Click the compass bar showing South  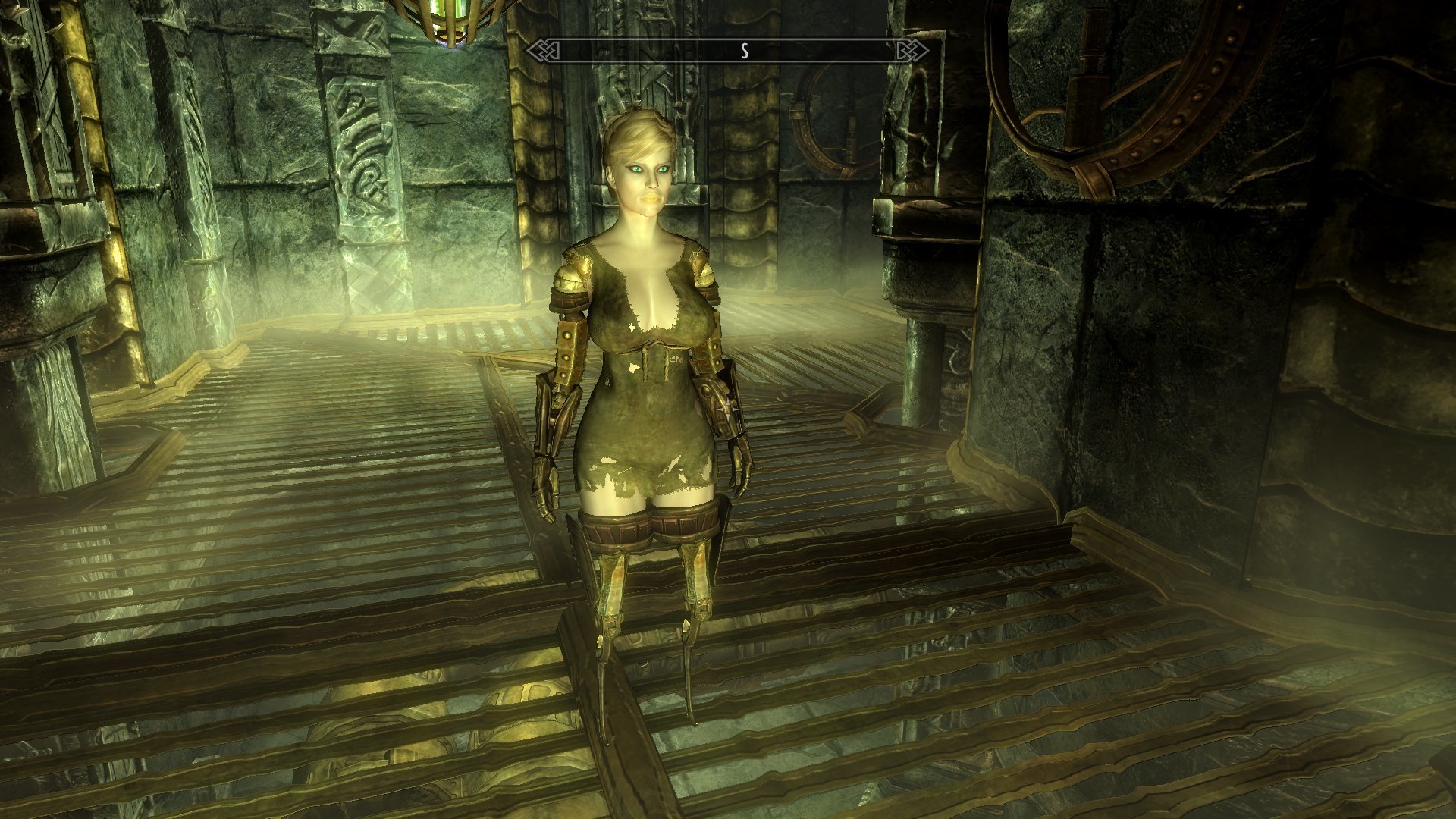coord(728,51)
